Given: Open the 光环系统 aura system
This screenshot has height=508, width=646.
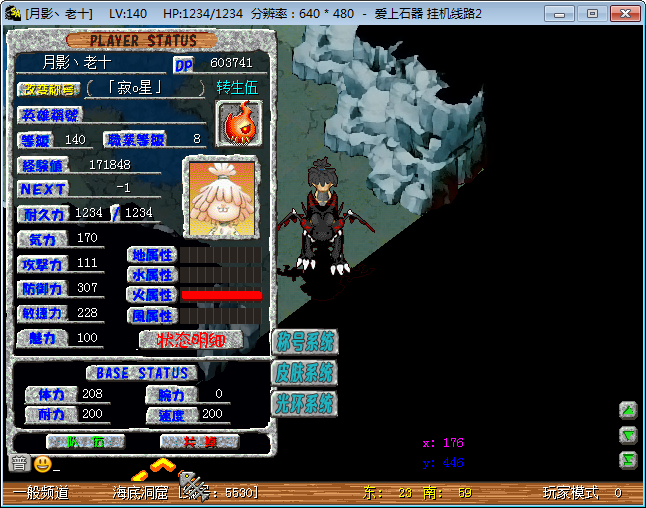Looking at the screenshot, I should click(x=304, y=404).
